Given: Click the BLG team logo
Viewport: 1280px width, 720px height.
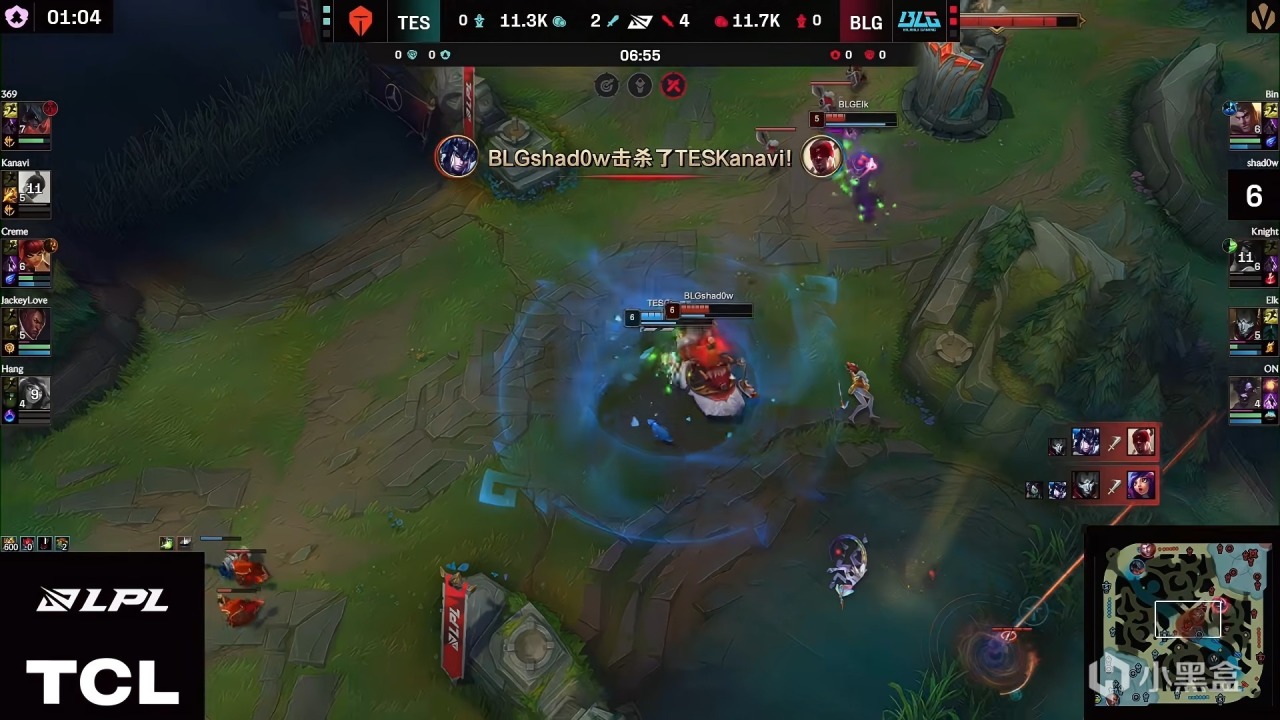Looking at the screenshot, I should pyautogui.click(x=918, y=21).
